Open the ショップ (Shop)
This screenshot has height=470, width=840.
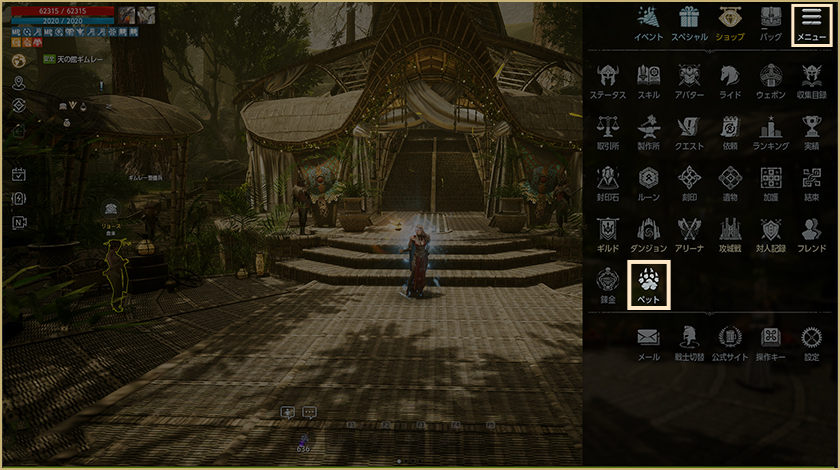coord(730,22)
